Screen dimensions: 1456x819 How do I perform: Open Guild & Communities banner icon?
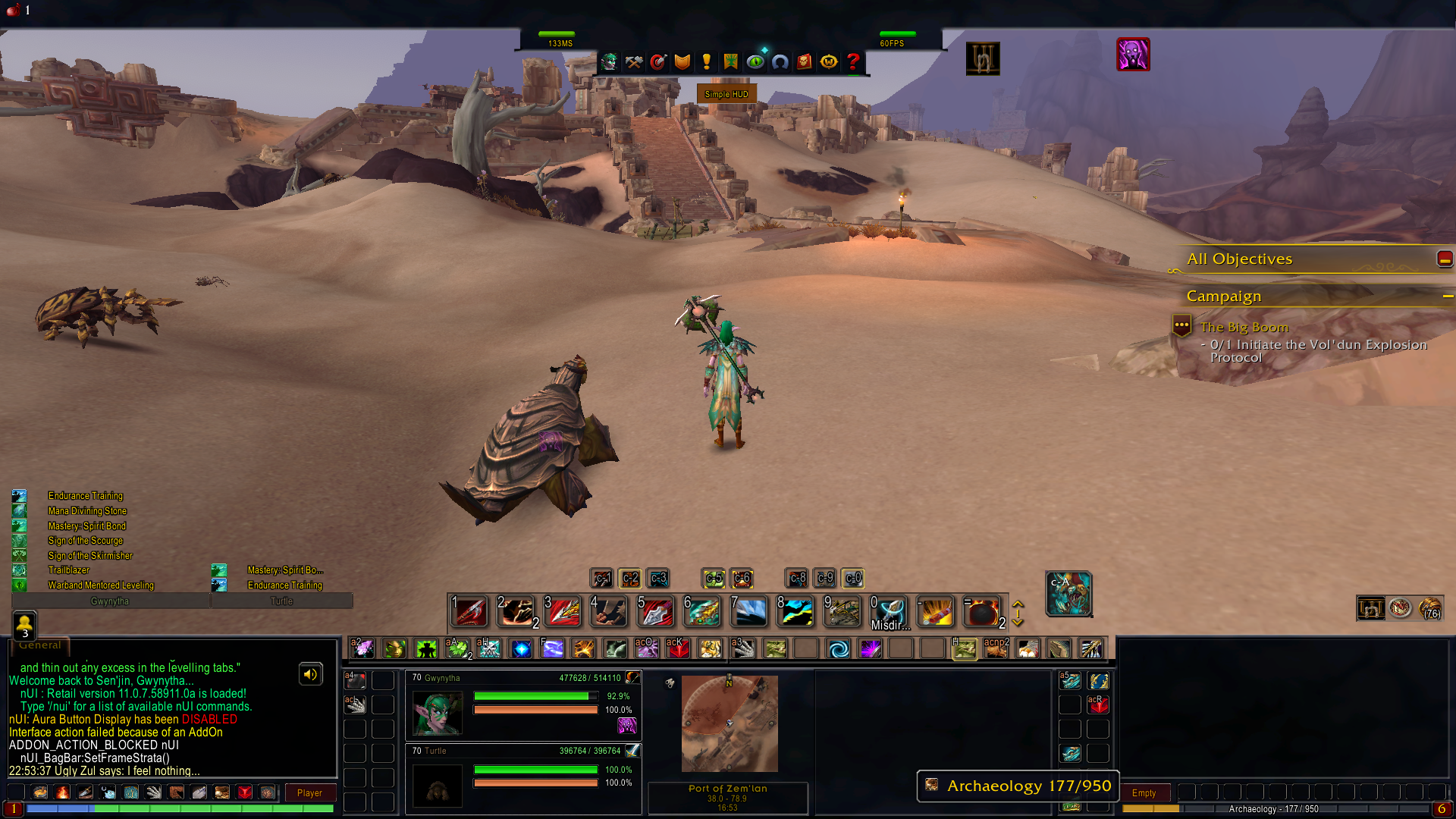[730, 62]
